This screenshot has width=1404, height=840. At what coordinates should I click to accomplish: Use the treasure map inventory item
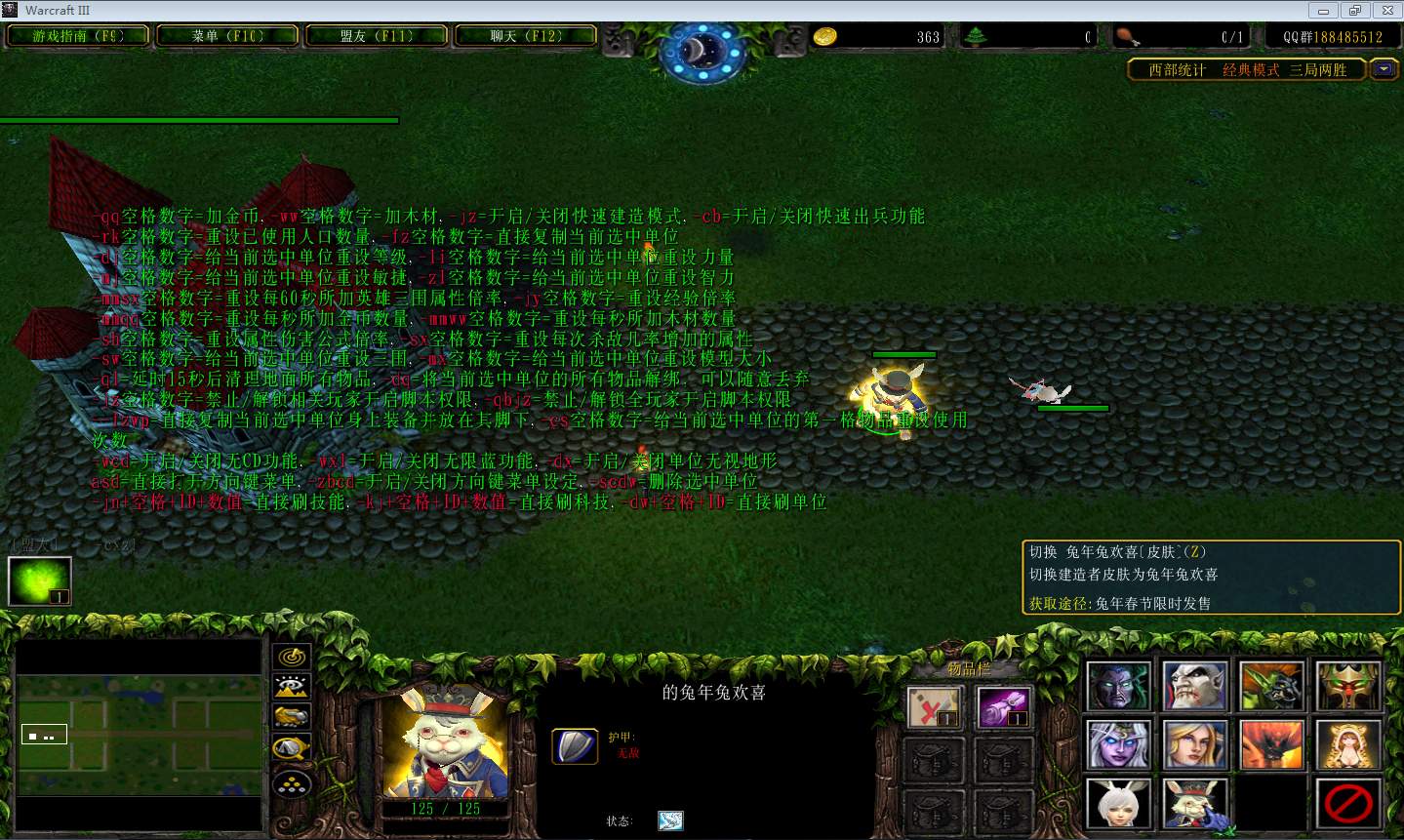click(934, 707)
